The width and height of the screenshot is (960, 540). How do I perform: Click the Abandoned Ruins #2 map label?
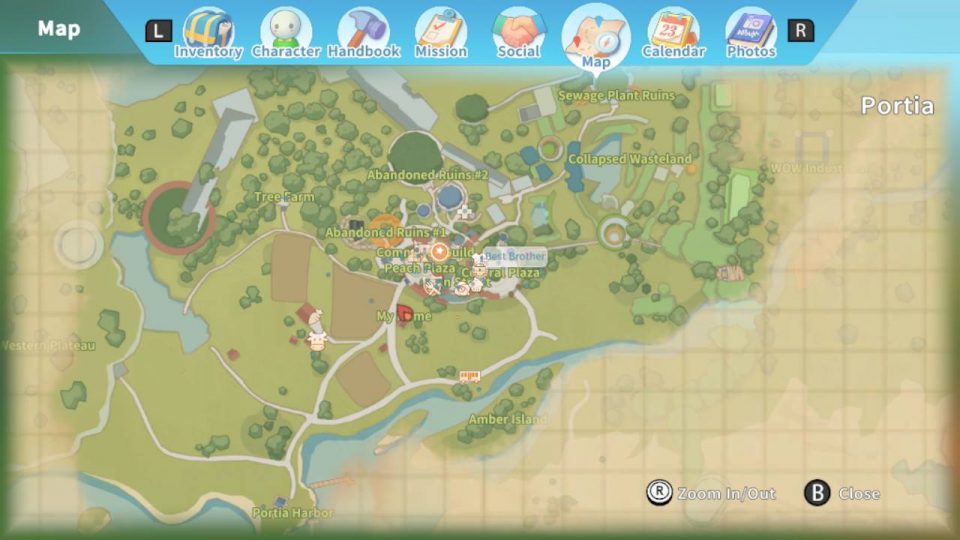point(427,175)
